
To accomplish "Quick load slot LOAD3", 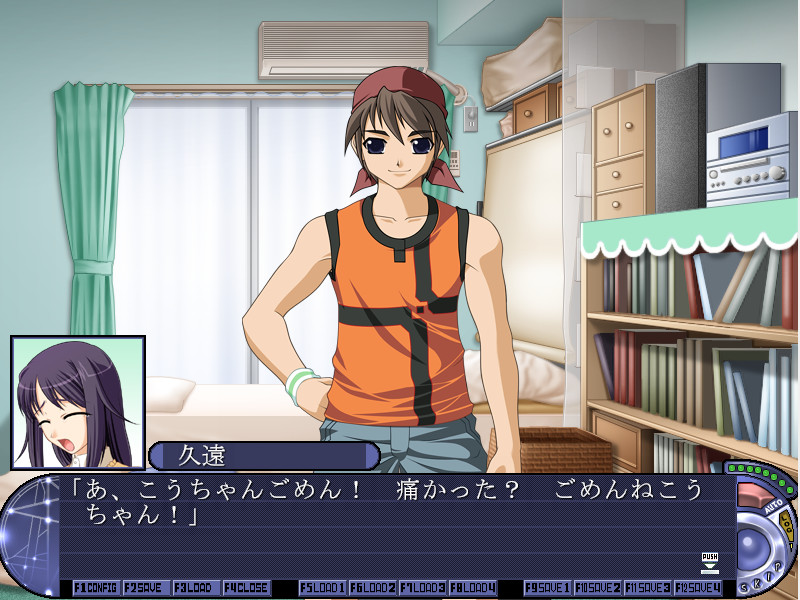I will tap(422, 588).
